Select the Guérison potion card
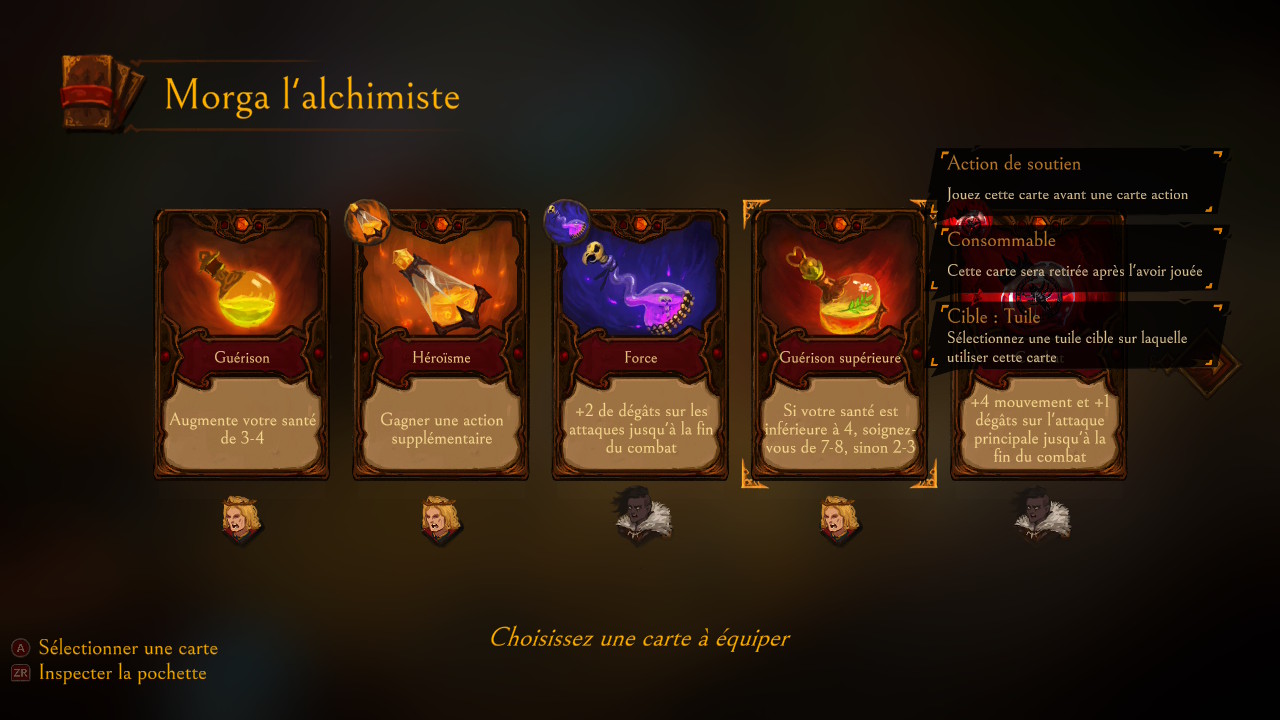1280x720 pixels. (241, 345)
